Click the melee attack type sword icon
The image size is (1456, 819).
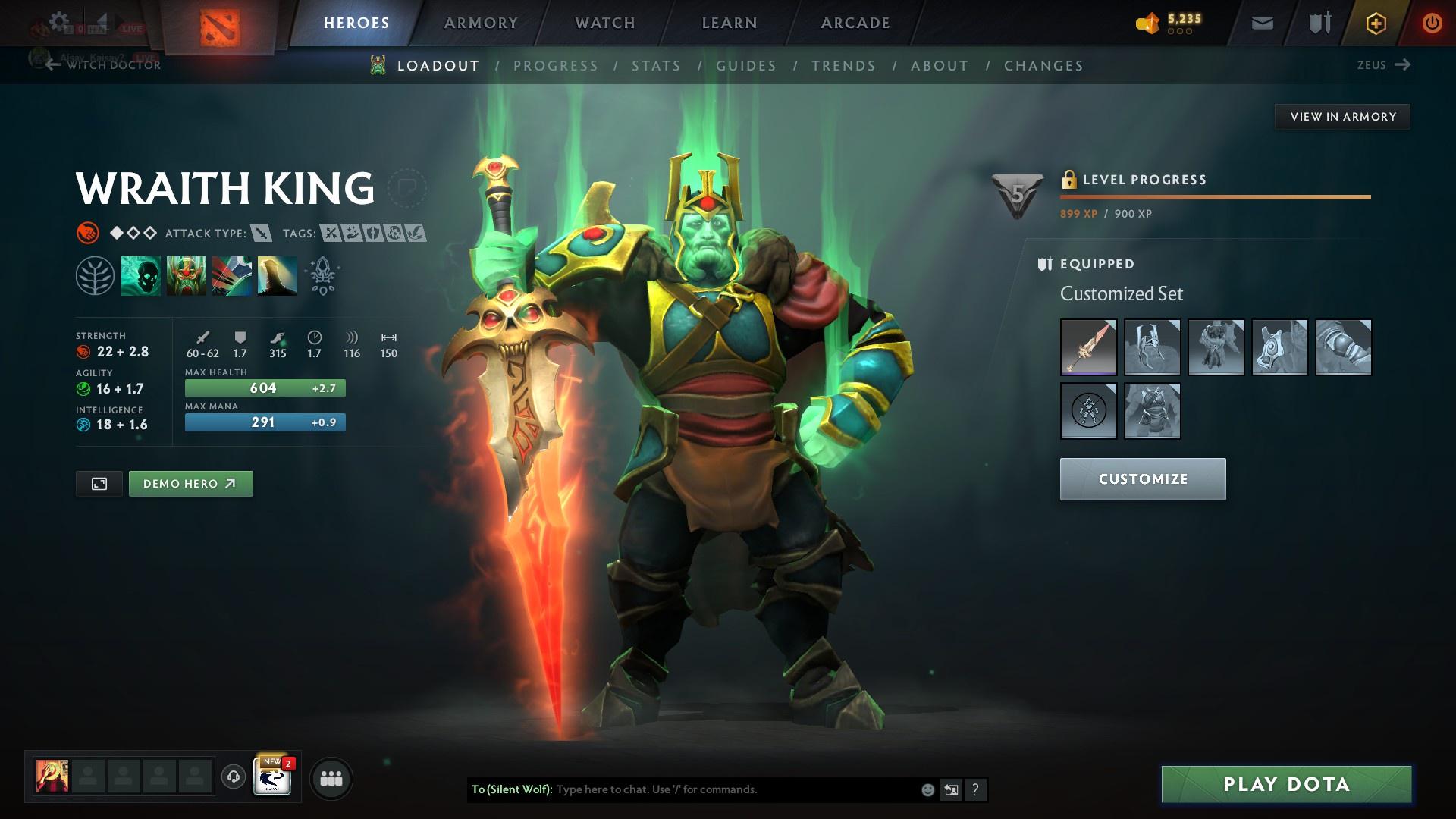click(x=262, y=234)
